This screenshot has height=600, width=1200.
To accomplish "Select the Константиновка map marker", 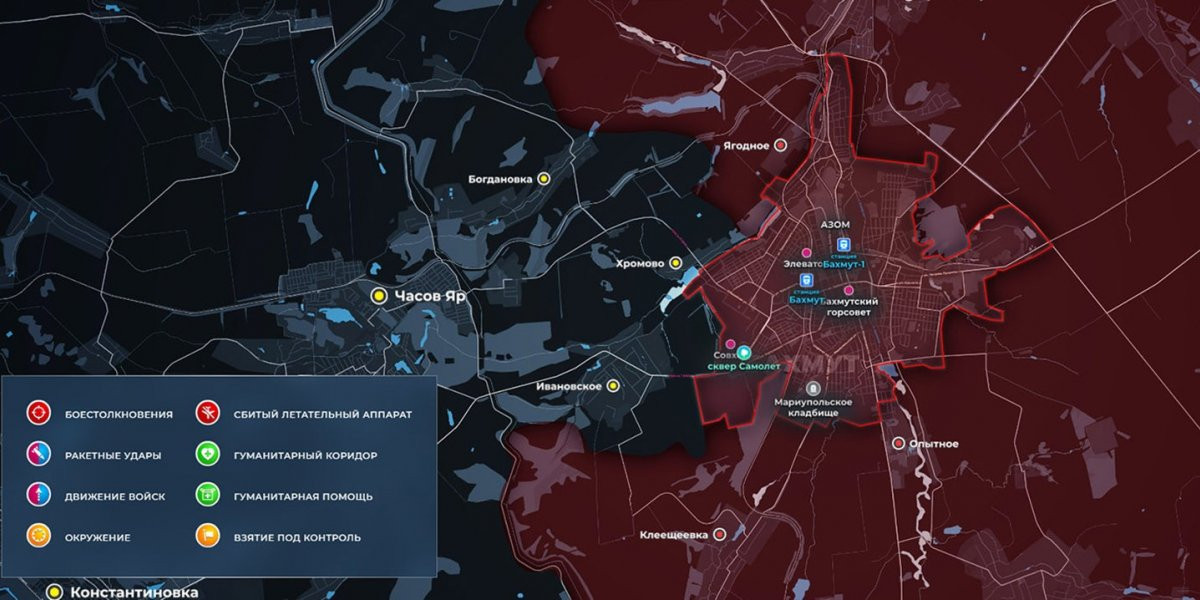I will [56, 592].
